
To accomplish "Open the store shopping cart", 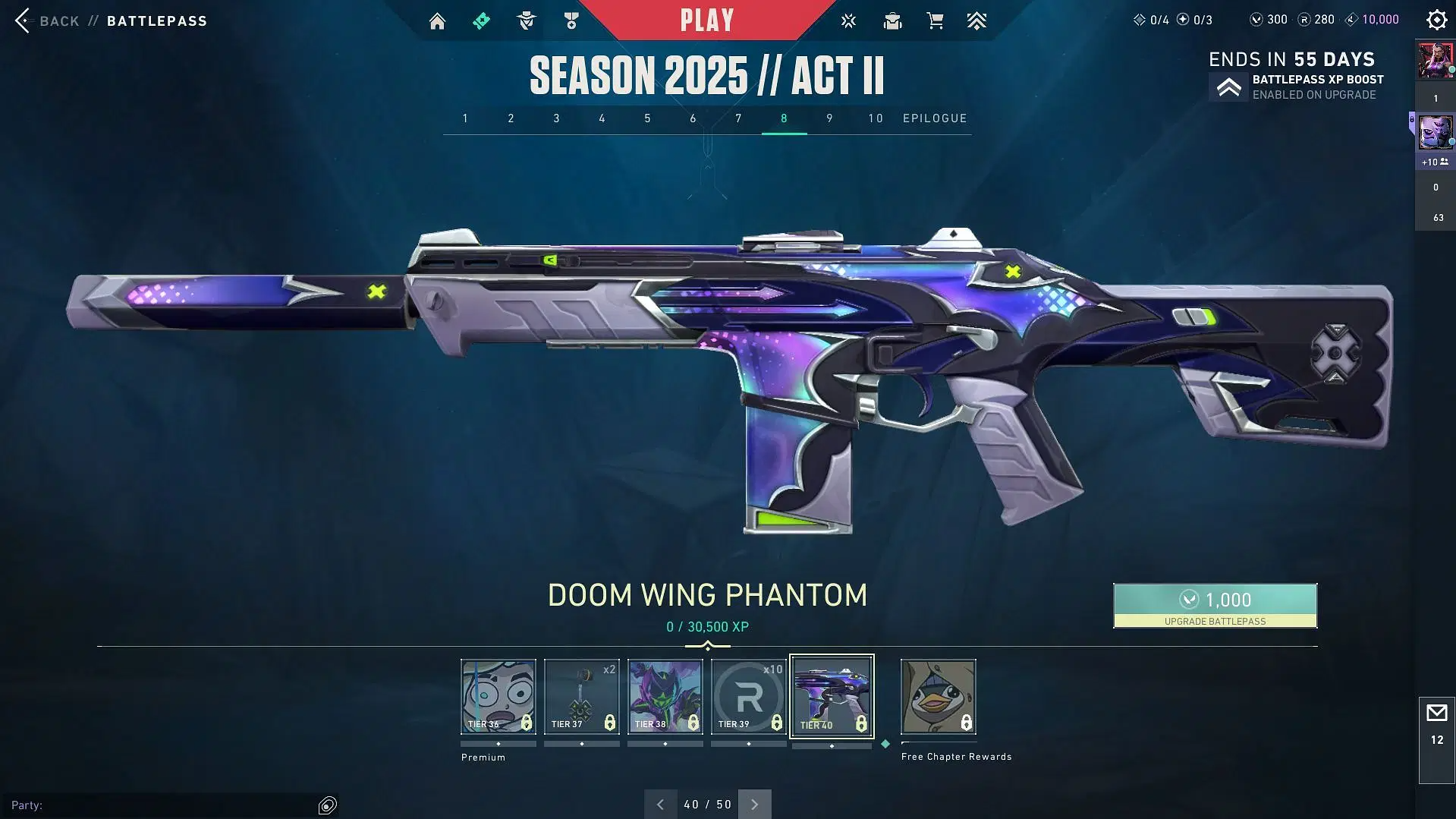I will pyautogui.click(x=935, y=21).
